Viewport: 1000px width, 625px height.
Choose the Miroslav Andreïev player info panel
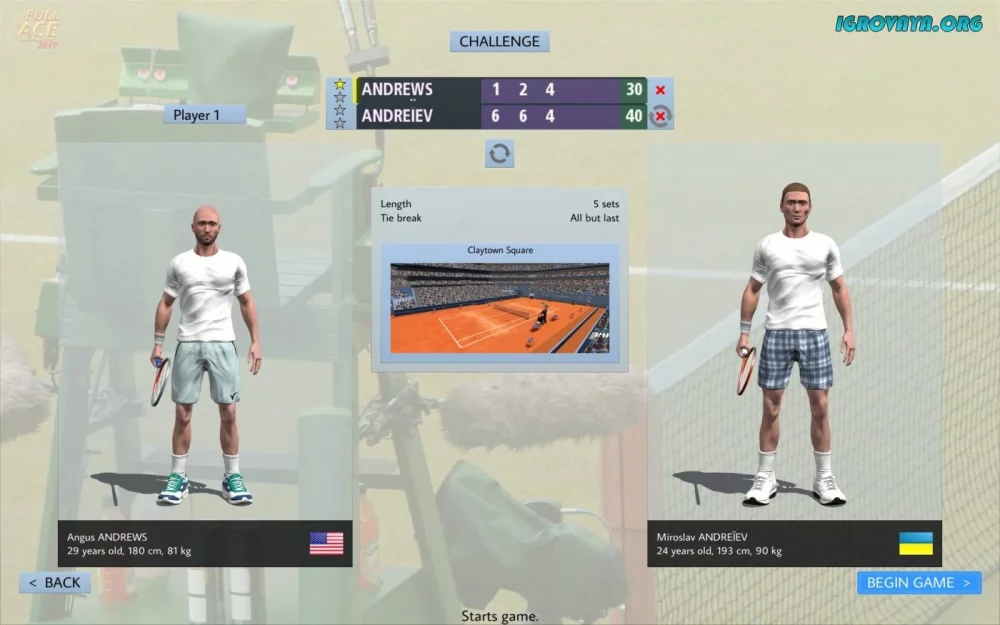click(793, 543)
